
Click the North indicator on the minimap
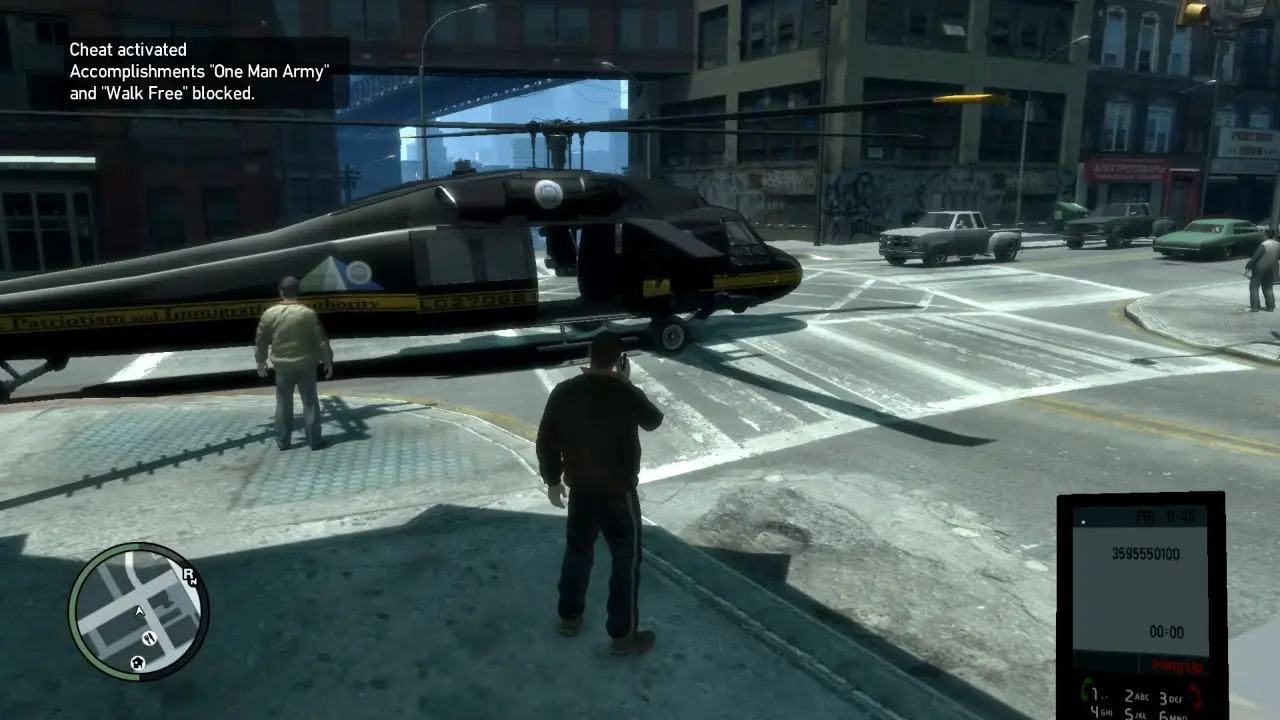(196, 581)
